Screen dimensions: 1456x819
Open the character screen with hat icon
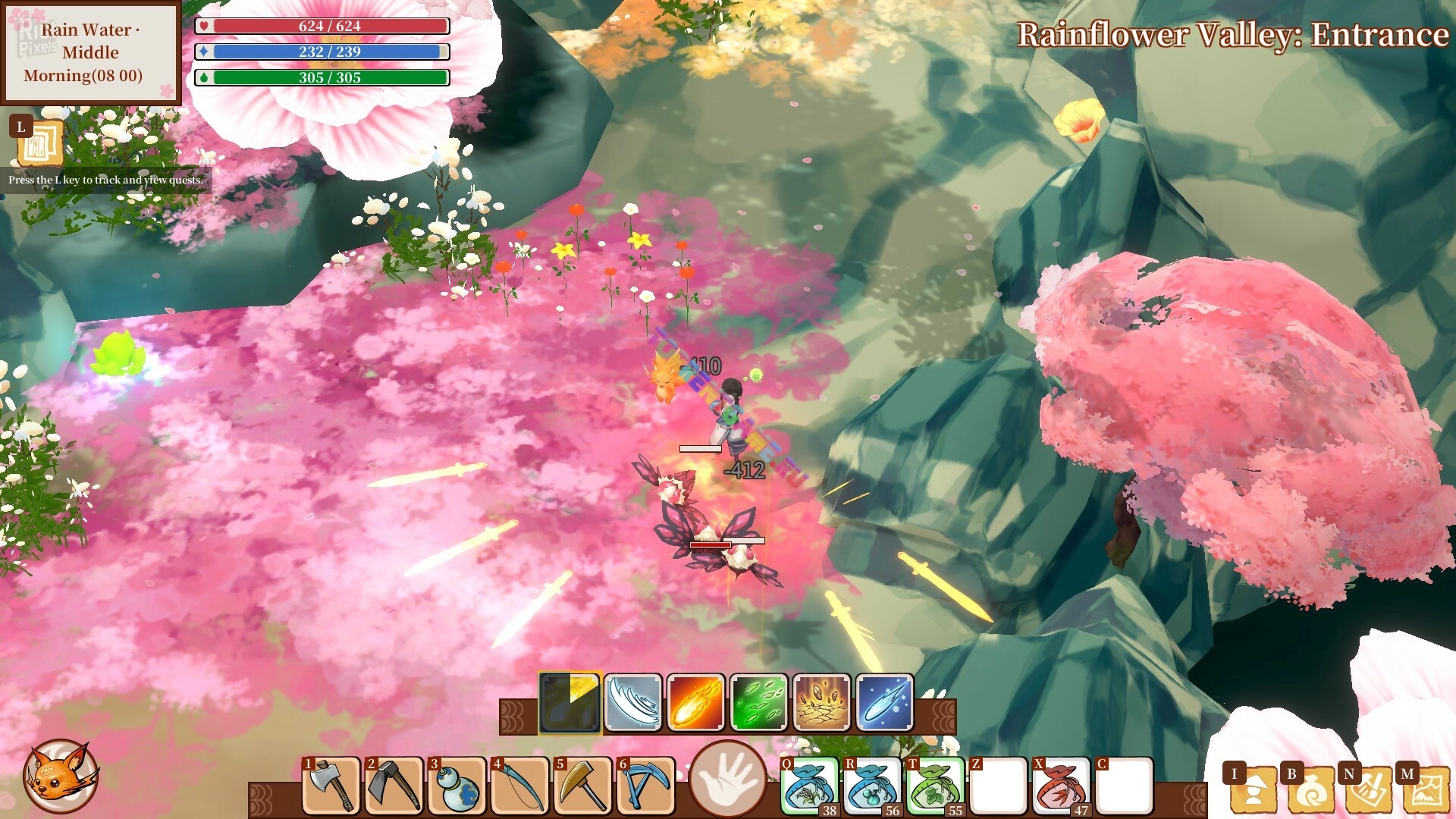coord(1251,789)
